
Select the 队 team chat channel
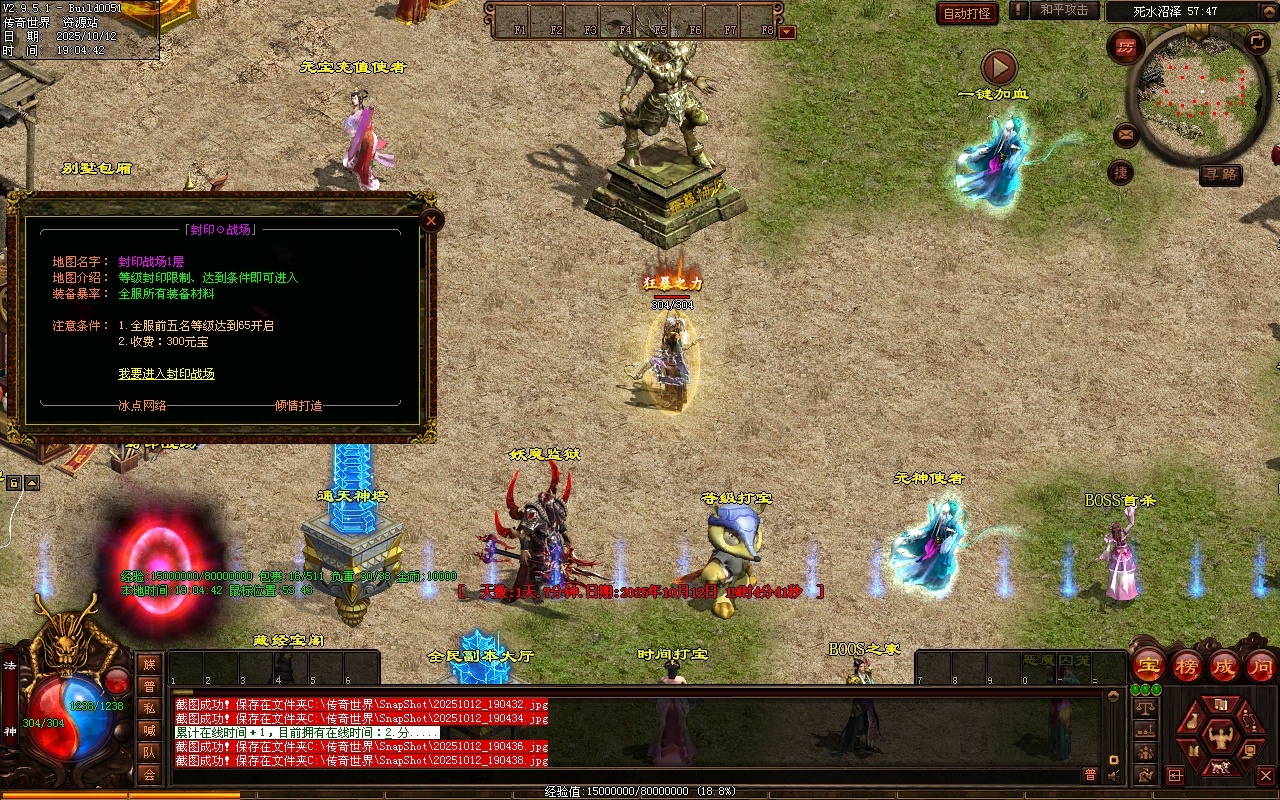tap(149, 752)
